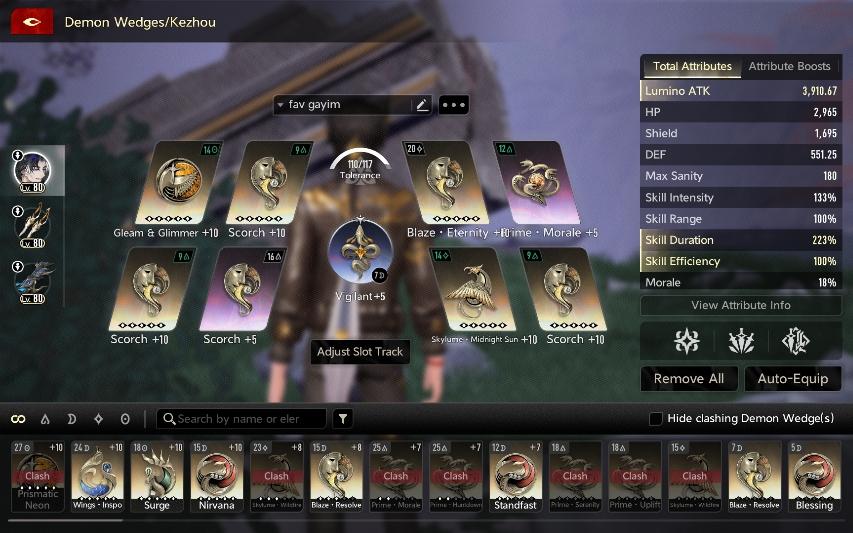Select the Total Attributes tab

(692, 67)
